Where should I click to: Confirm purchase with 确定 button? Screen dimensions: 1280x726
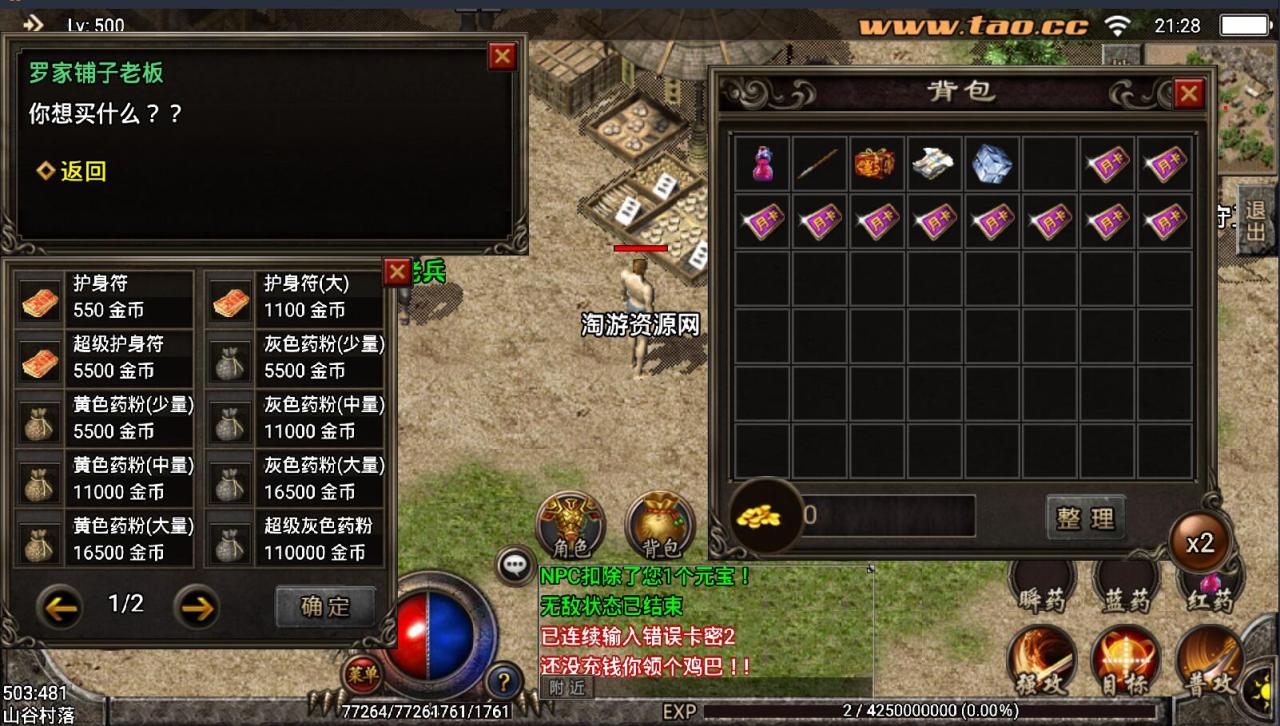click(325, 606)
